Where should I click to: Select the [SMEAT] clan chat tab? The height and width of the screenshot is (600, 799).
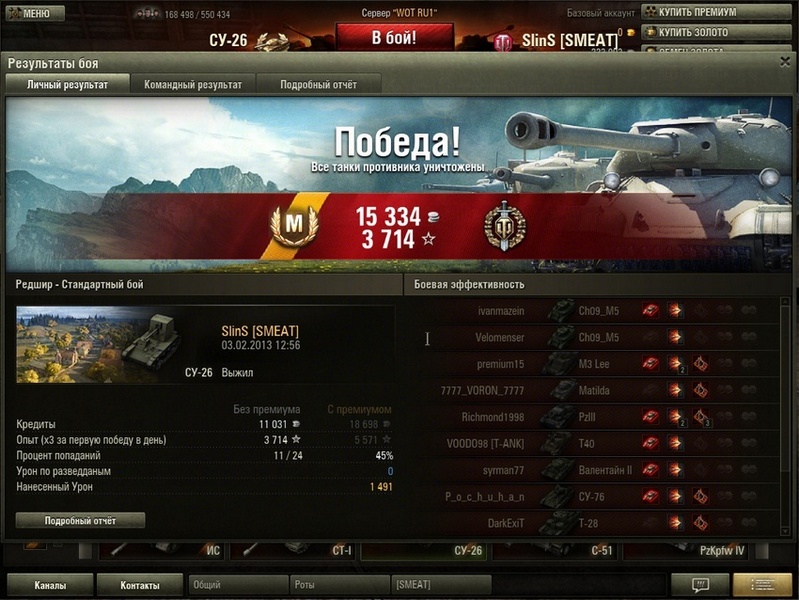[440, 585]
